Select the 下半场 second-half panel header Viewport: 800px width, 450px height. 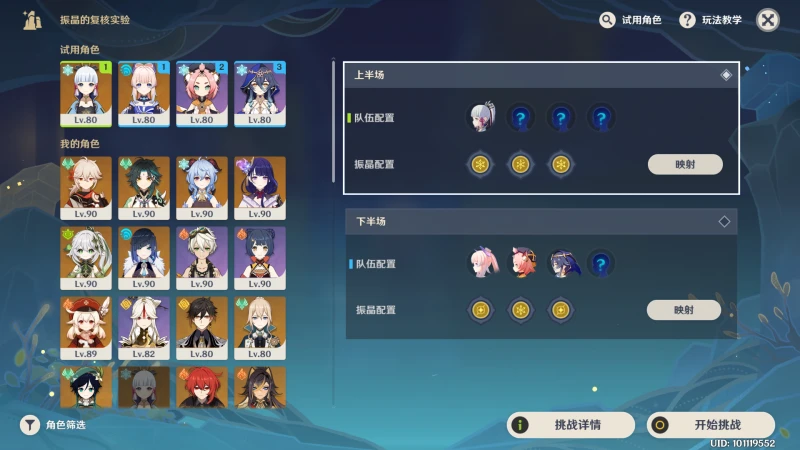[540, 220]
